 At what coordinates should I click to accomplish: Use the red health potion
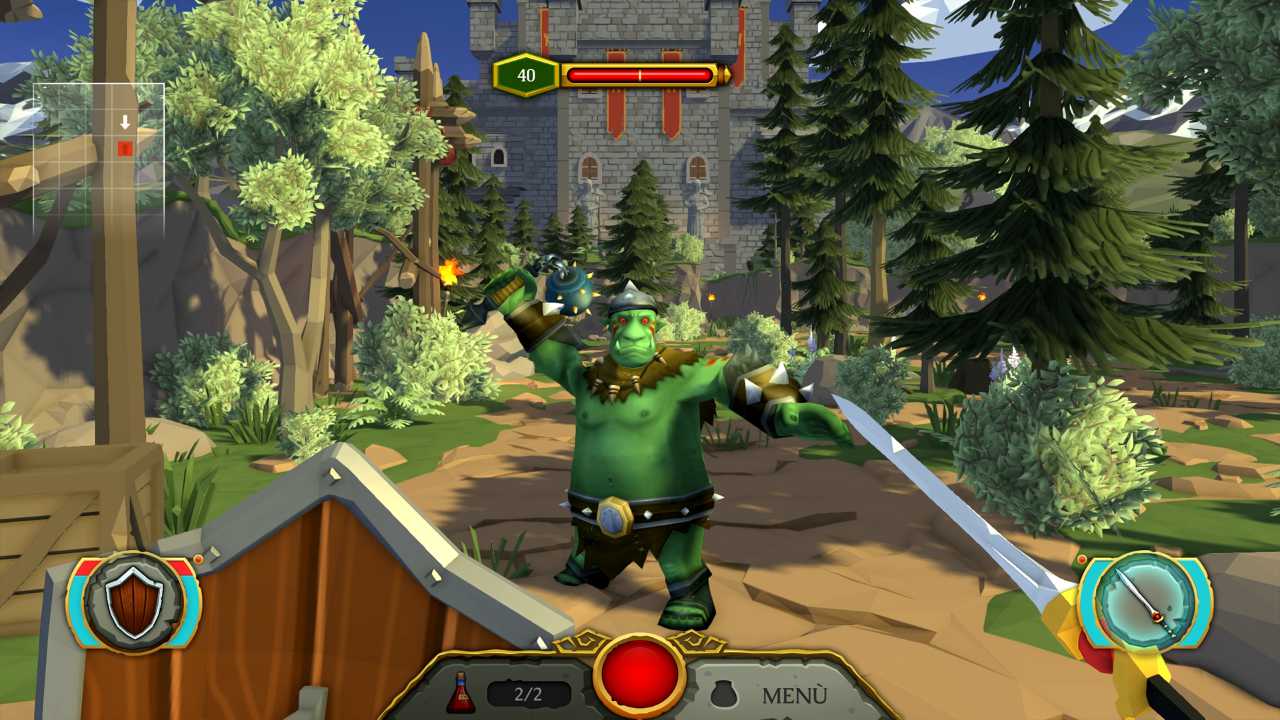[x=461, y=693]
